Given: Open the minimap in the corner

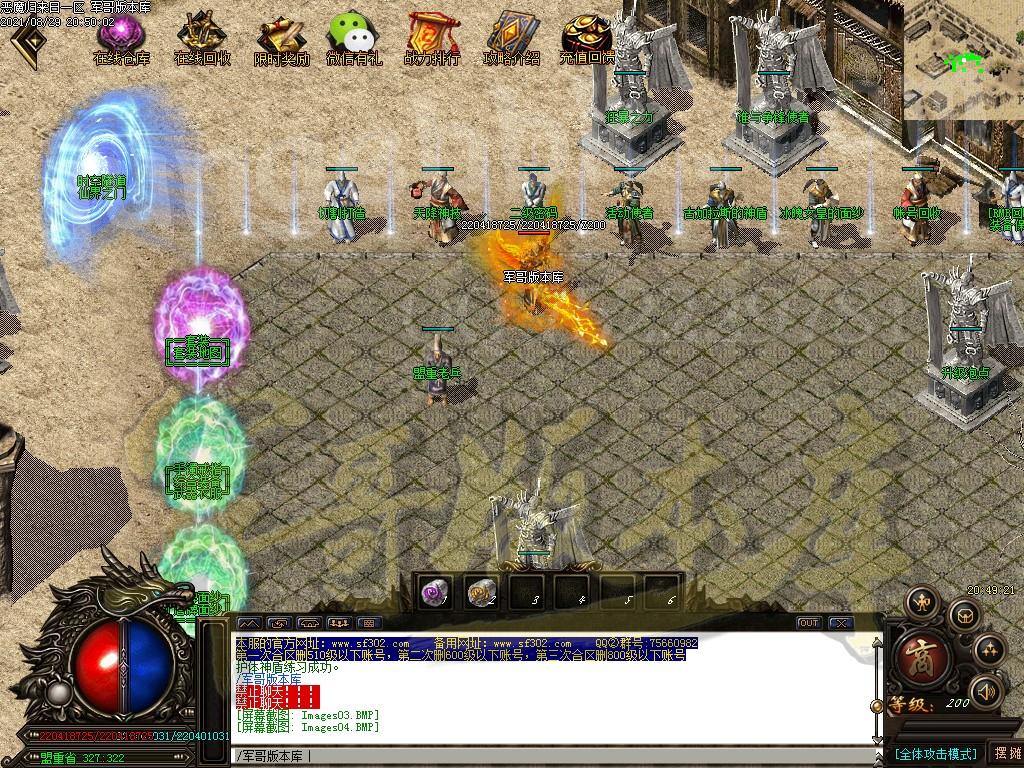Looking at the screenshot, I should coord(963,58).
